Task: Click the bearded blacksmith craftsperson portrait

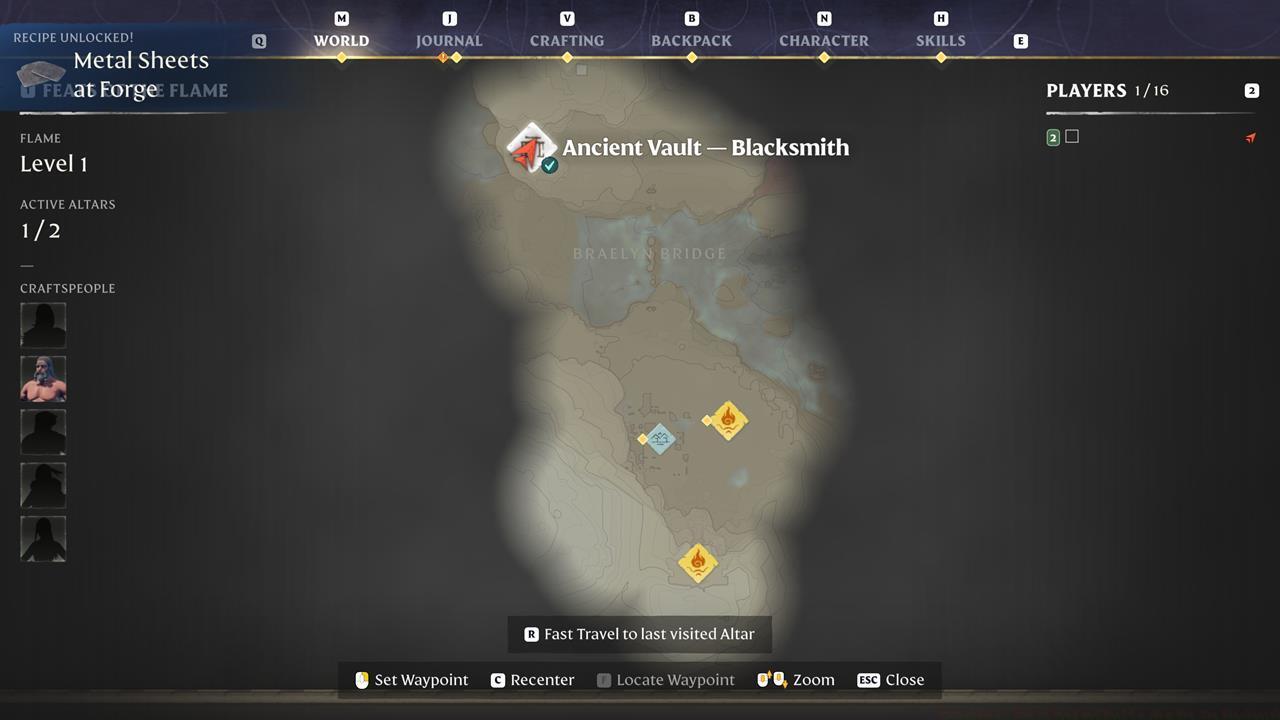Action: (x=43, y=378)
